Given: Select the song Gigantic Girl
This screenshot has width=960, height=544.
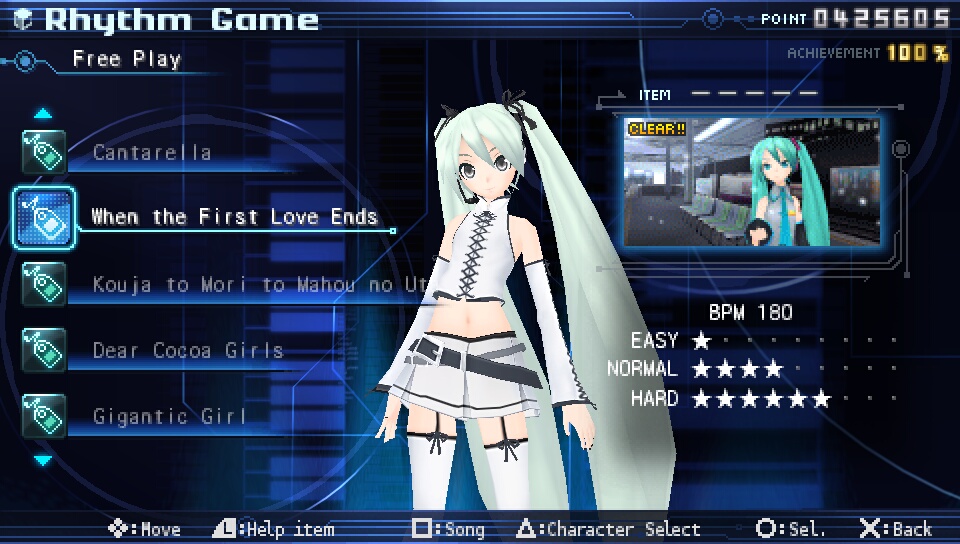Looking at the screenshot, I should tap(169, 416).
